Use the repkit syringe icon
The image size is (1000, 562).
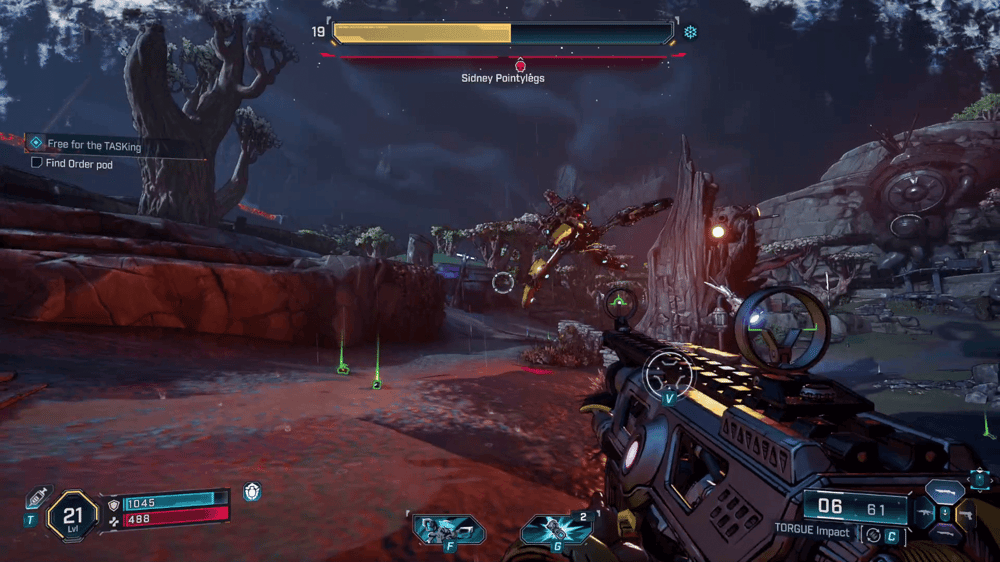pyautogui.click(x=38, y=497)
